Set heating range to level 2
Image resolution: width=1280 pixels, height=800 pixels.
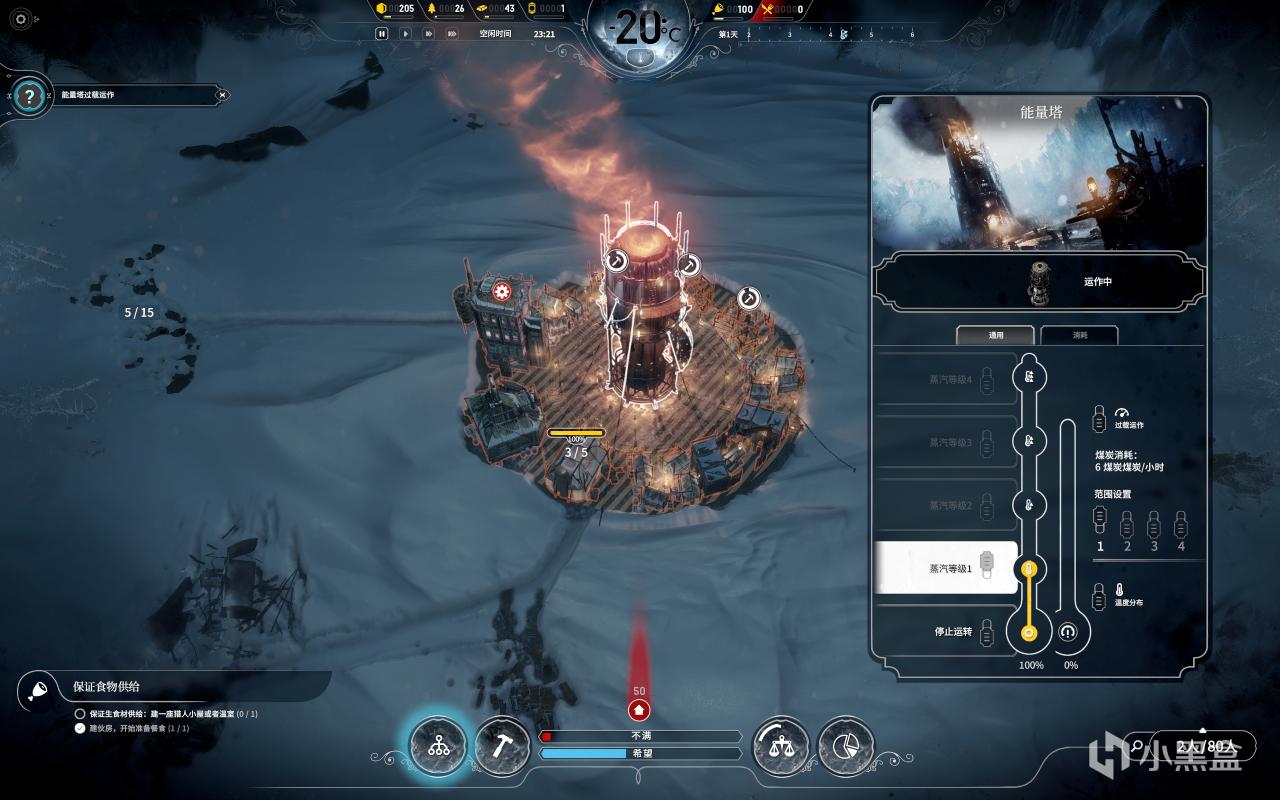[x=1127, y=523]
